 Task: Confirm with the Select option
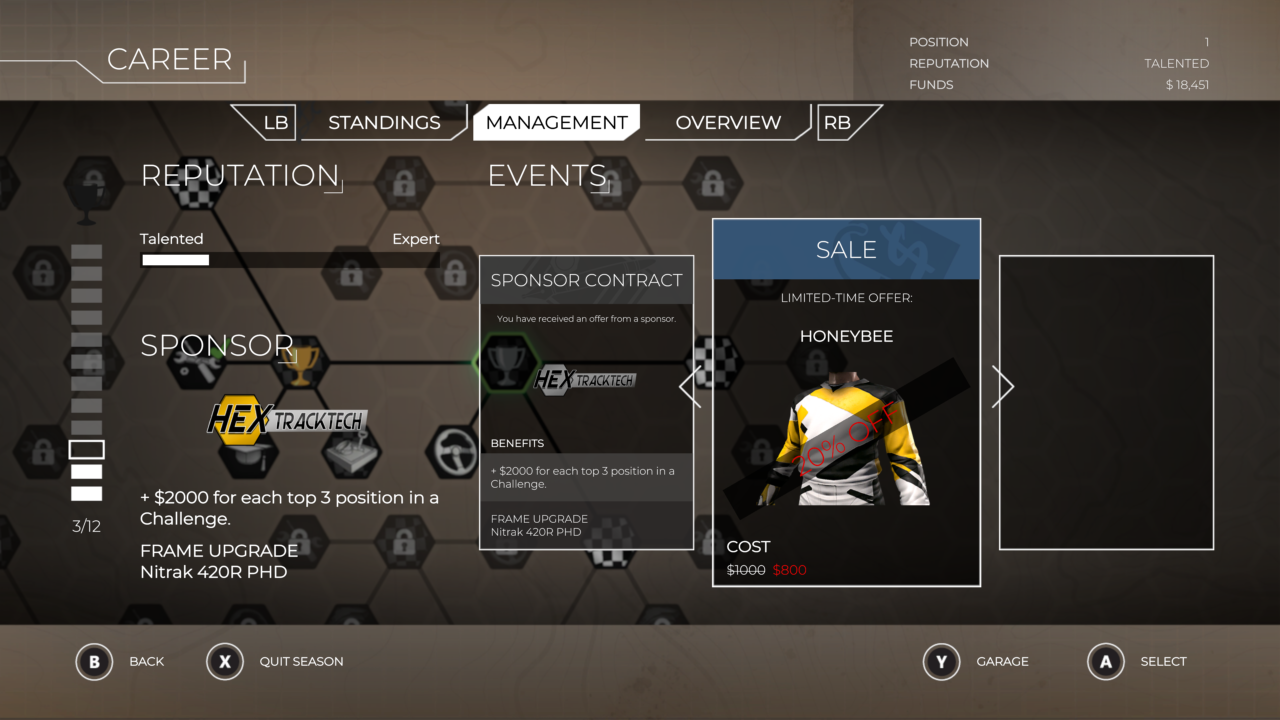(x=1106, y=662)
